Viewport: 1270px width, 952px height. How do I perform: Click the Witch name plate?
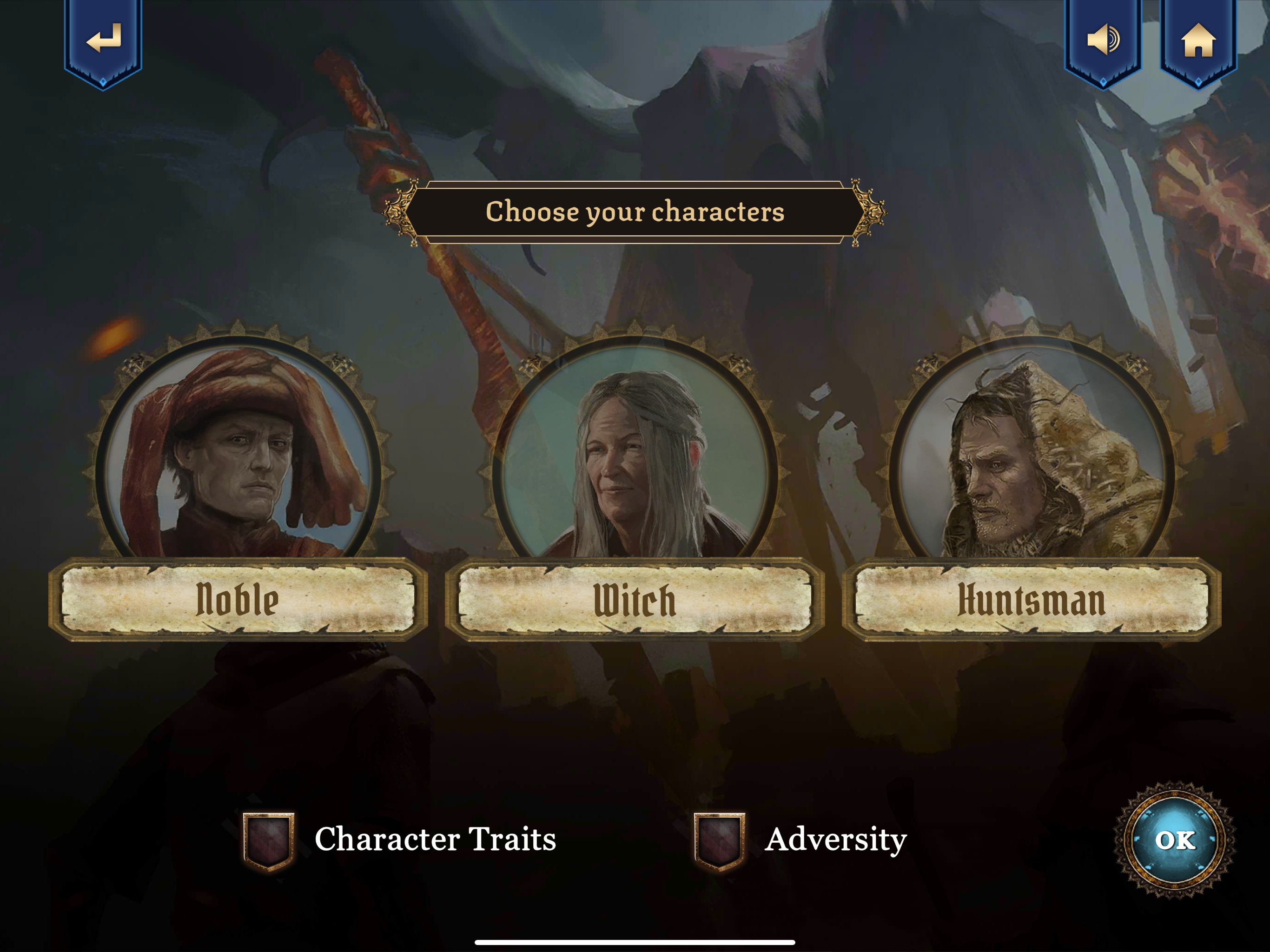(x=635, y=600)
